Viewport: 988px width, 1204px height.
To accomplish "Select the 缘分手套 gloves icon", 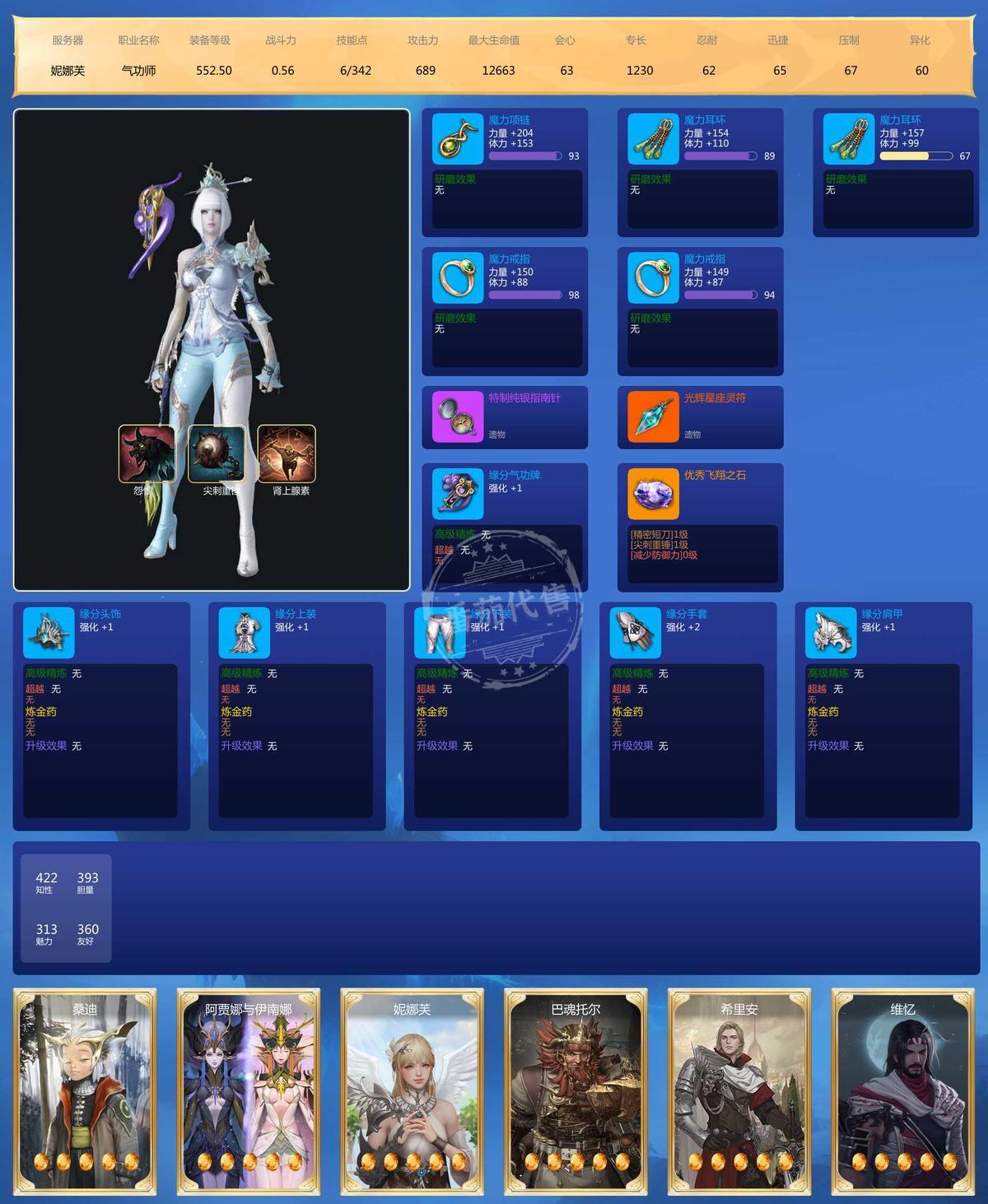I will click(636, 633).
